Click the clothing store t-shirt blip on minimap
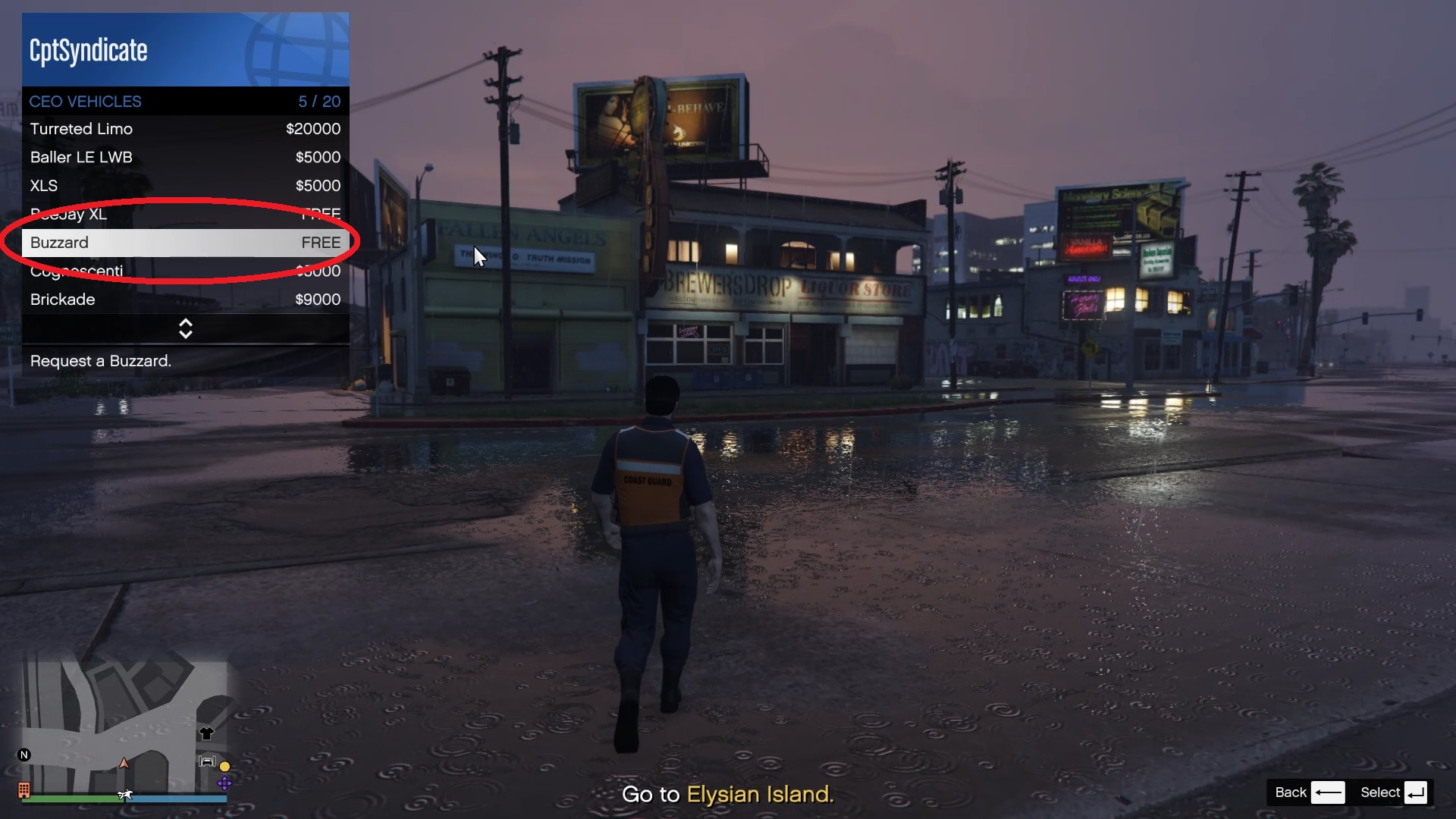 point(207,733)
